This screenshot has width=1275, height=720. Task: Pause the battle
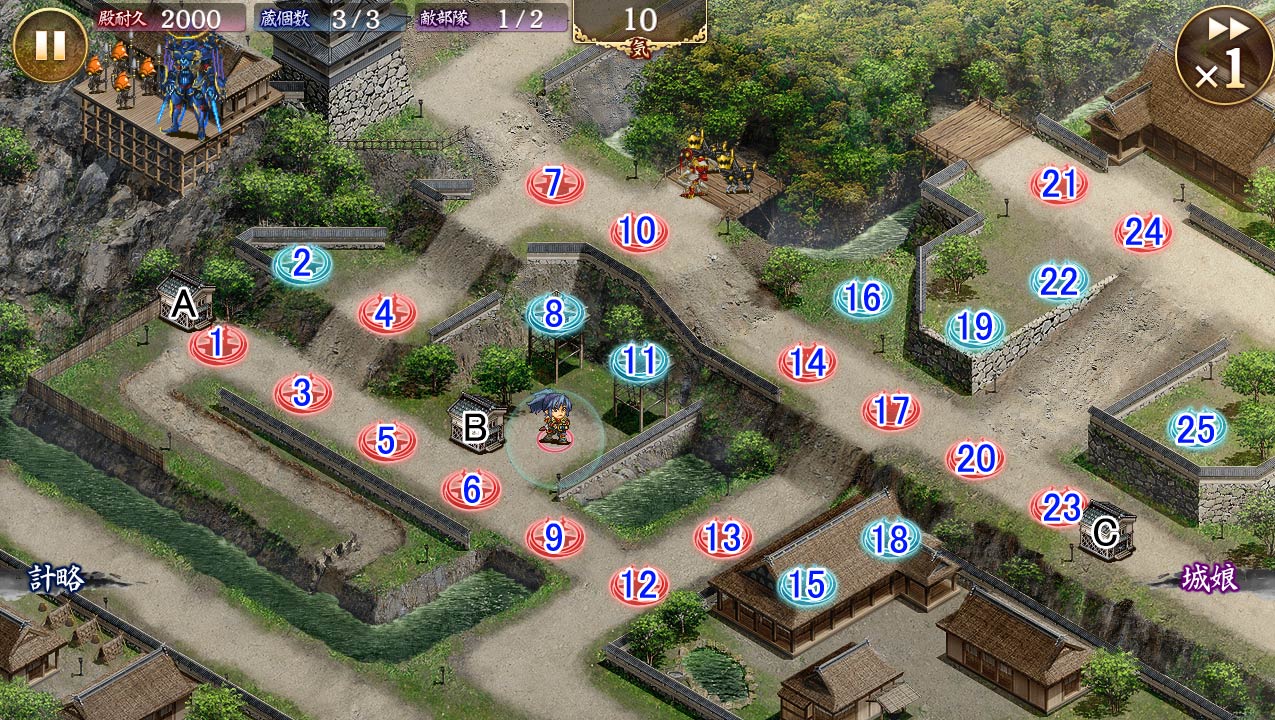tap(50, 44)
